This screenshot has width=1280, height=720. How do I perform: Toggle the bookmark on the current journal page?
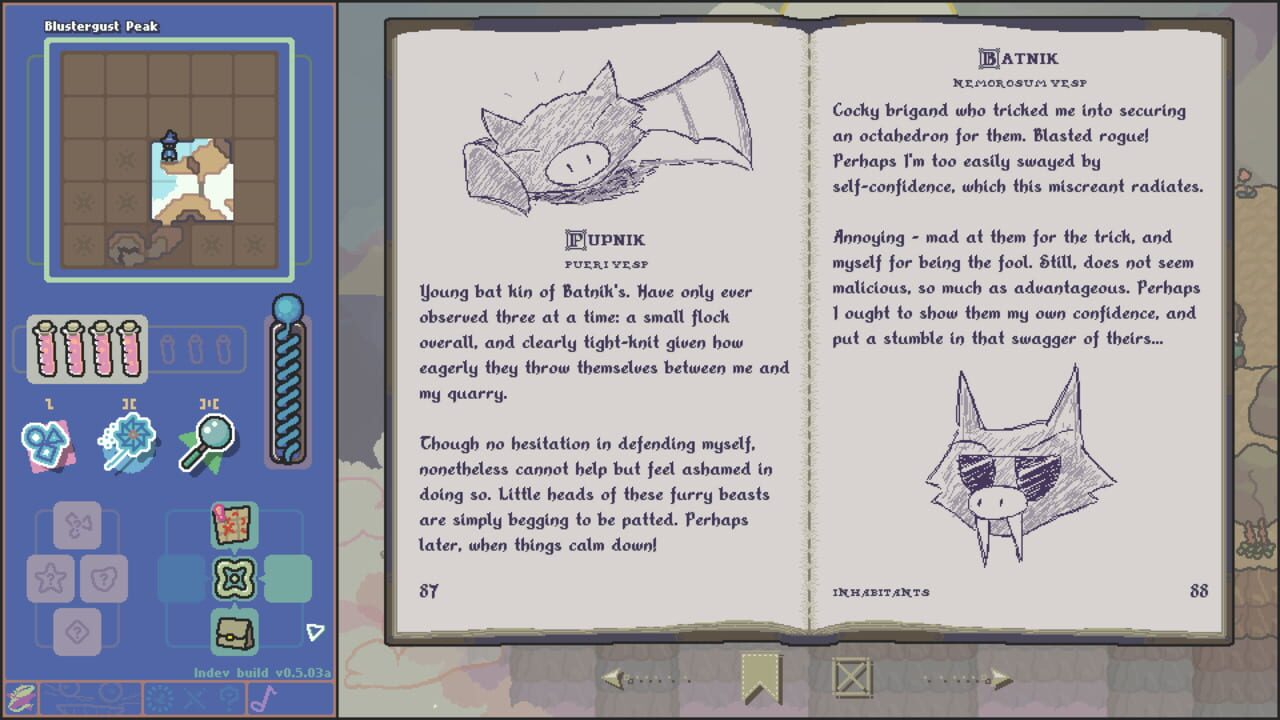pyautogui.click(x=760, y=677)
